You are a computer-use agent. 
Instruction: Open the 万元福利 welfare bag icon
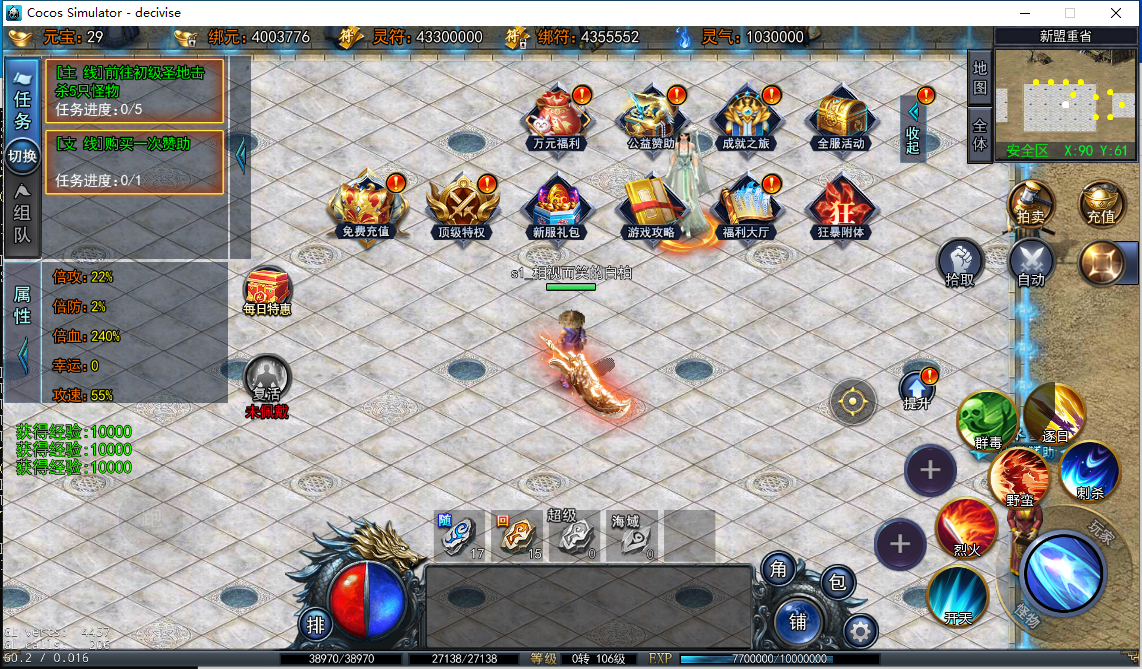coord(556,118)
